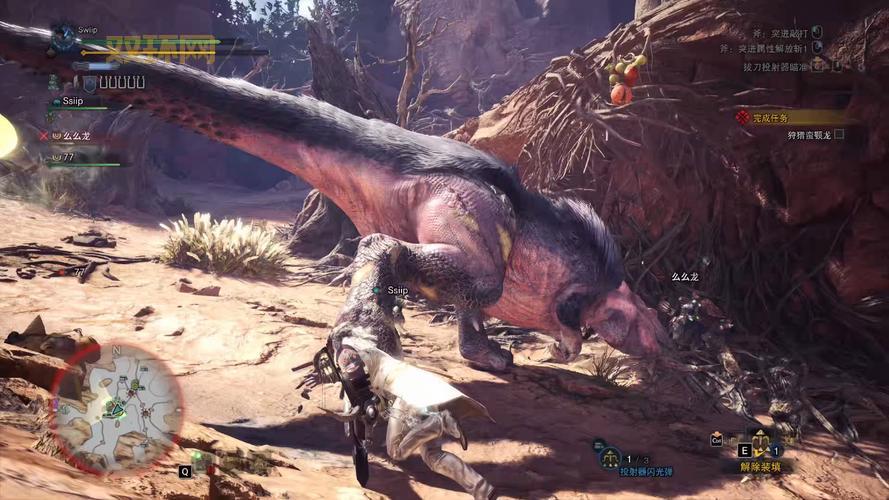Image resolution: width=889 pixels, height=500 pixels.
Task: Click the Swiip player portrait icon
Action: (x=63, y=38)
